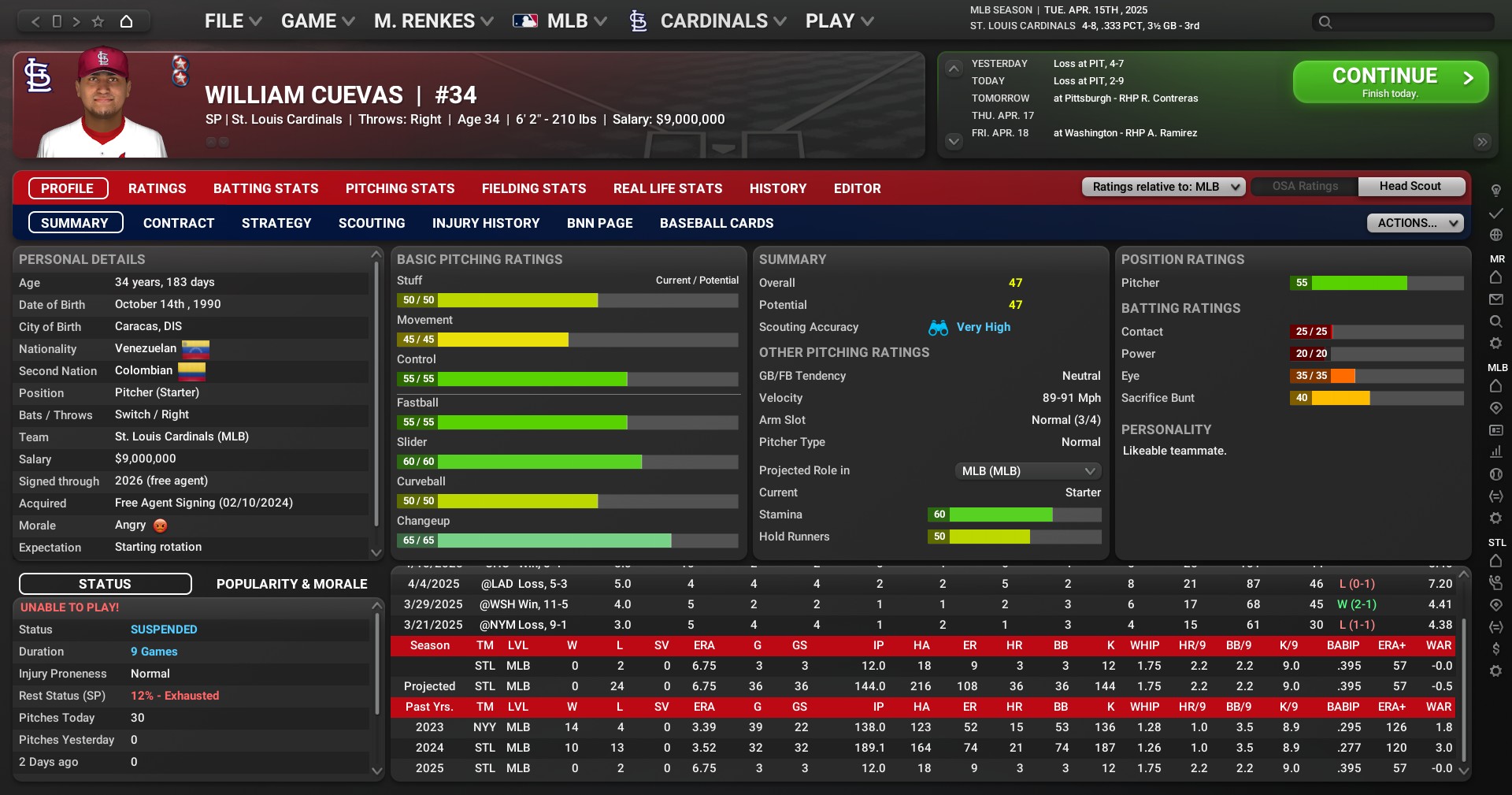Switch to the Pitching Stats tab
Image resolution: width=1512 pixels, height=795 pixels.
click(x=400, y=188)
